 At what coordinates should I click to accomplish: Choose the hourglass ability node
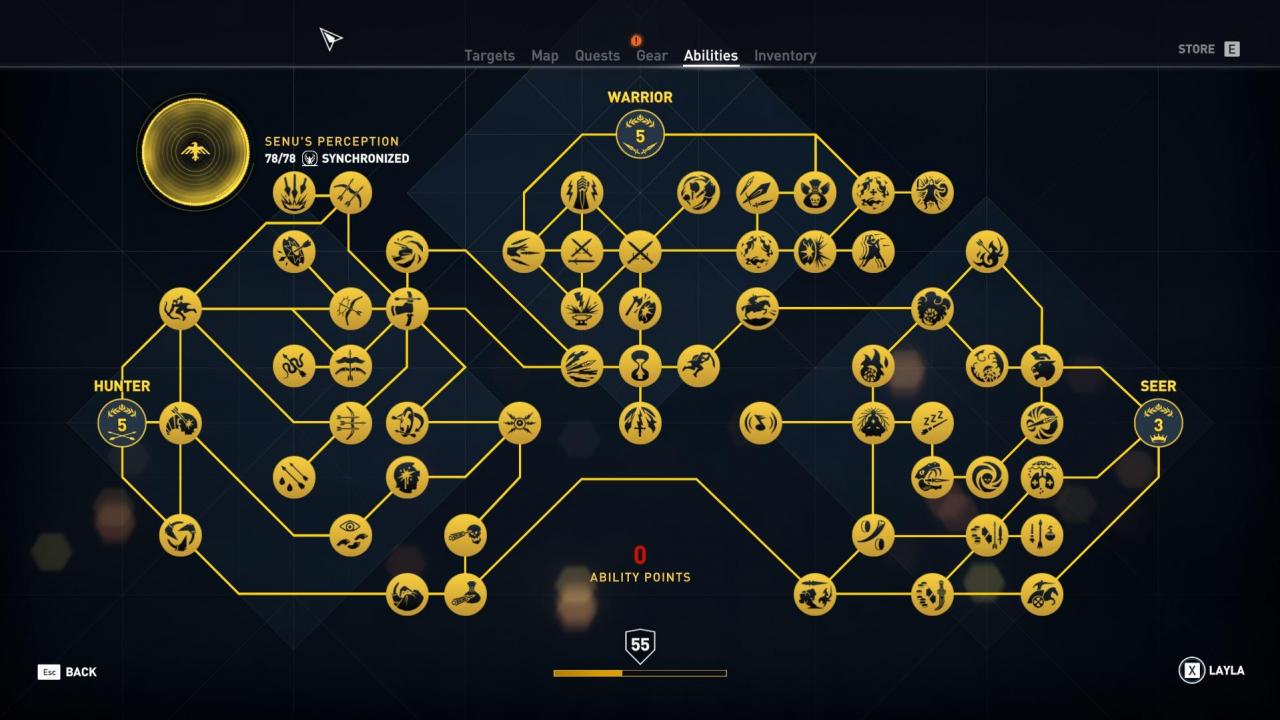click(x=640, y=366)
